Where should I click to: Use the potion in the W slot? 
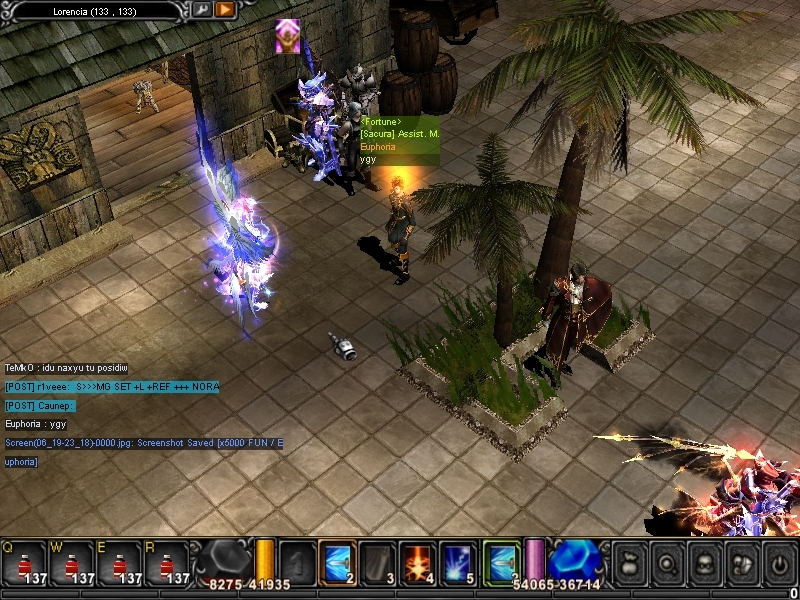tap(72, 564)
